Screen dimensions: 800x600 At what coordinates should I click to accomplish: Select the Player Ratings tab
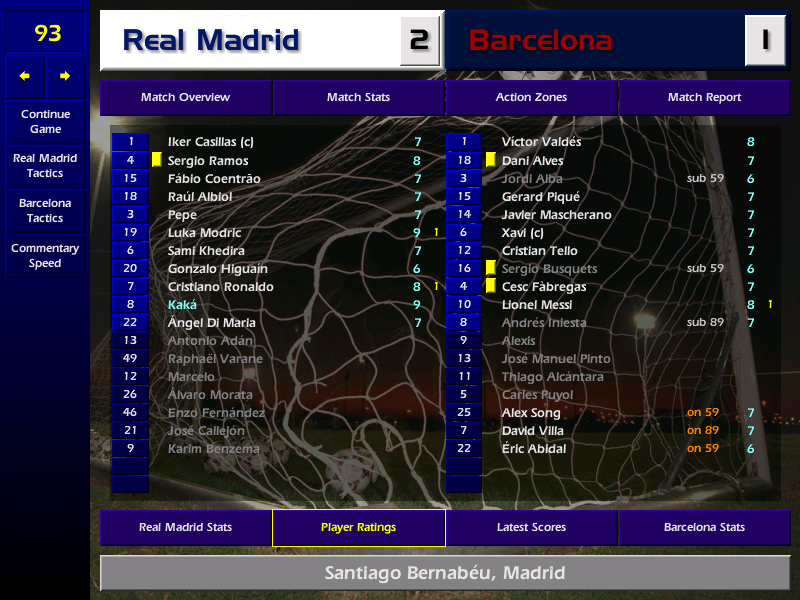pyautogui.click(x=358, y=528)
